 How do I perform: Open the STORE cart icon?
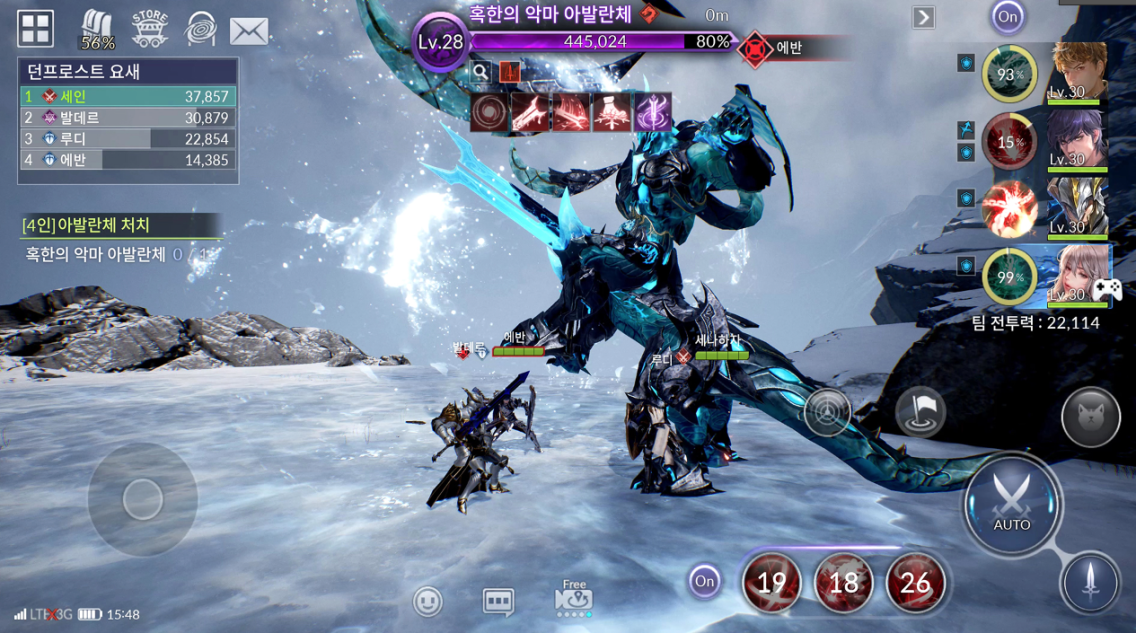coord(150,29)
